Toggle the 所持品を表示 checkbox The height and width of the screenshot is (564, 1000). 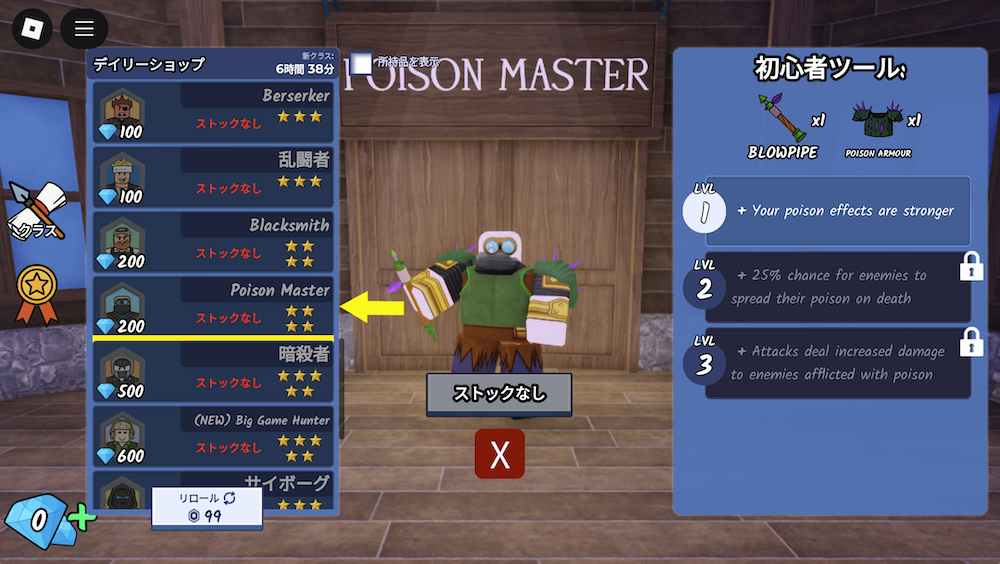362,63
